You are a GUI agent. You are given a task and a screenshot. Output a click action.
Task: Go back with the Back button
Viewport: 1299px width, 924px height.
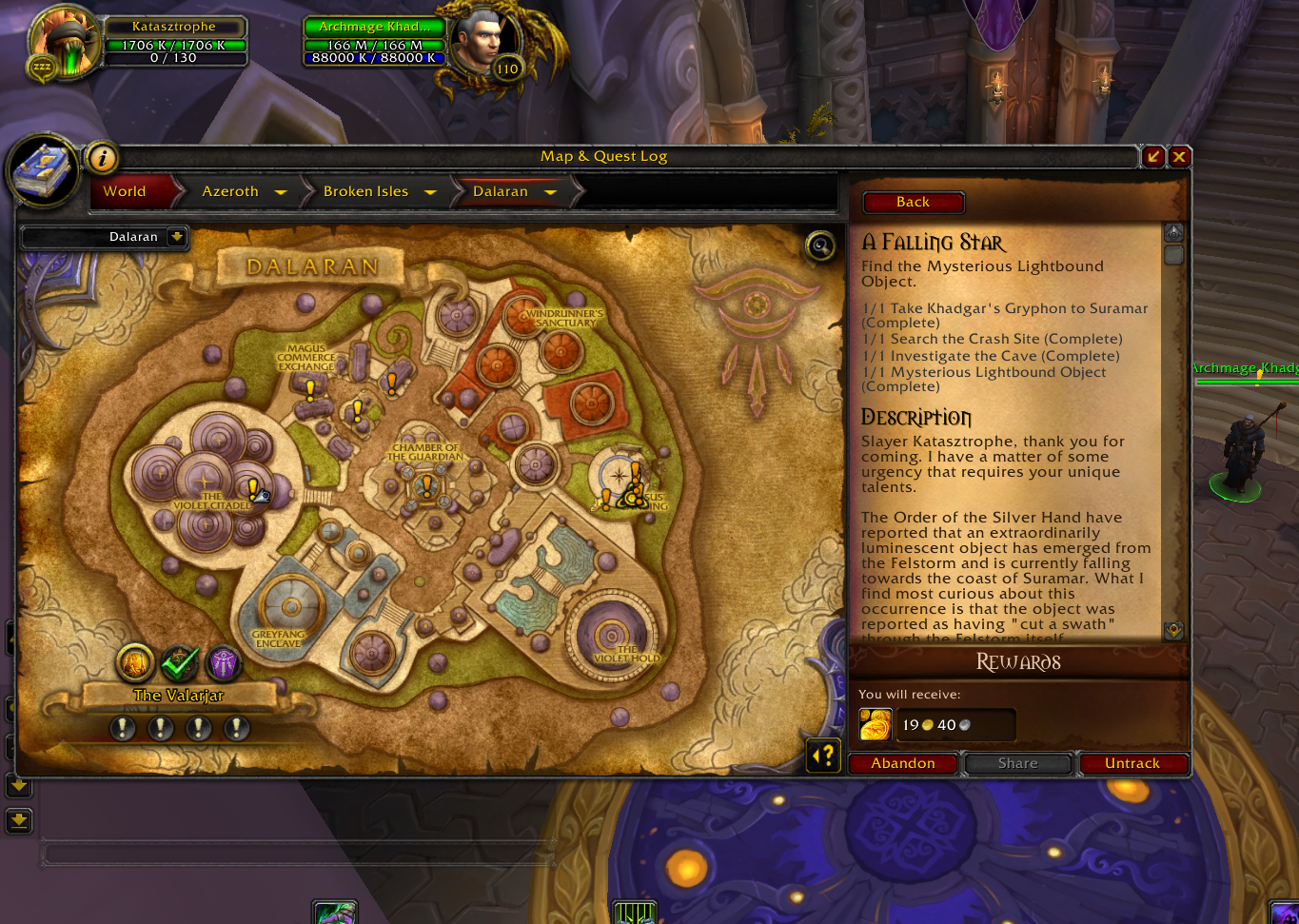click(x=913, y=202)
